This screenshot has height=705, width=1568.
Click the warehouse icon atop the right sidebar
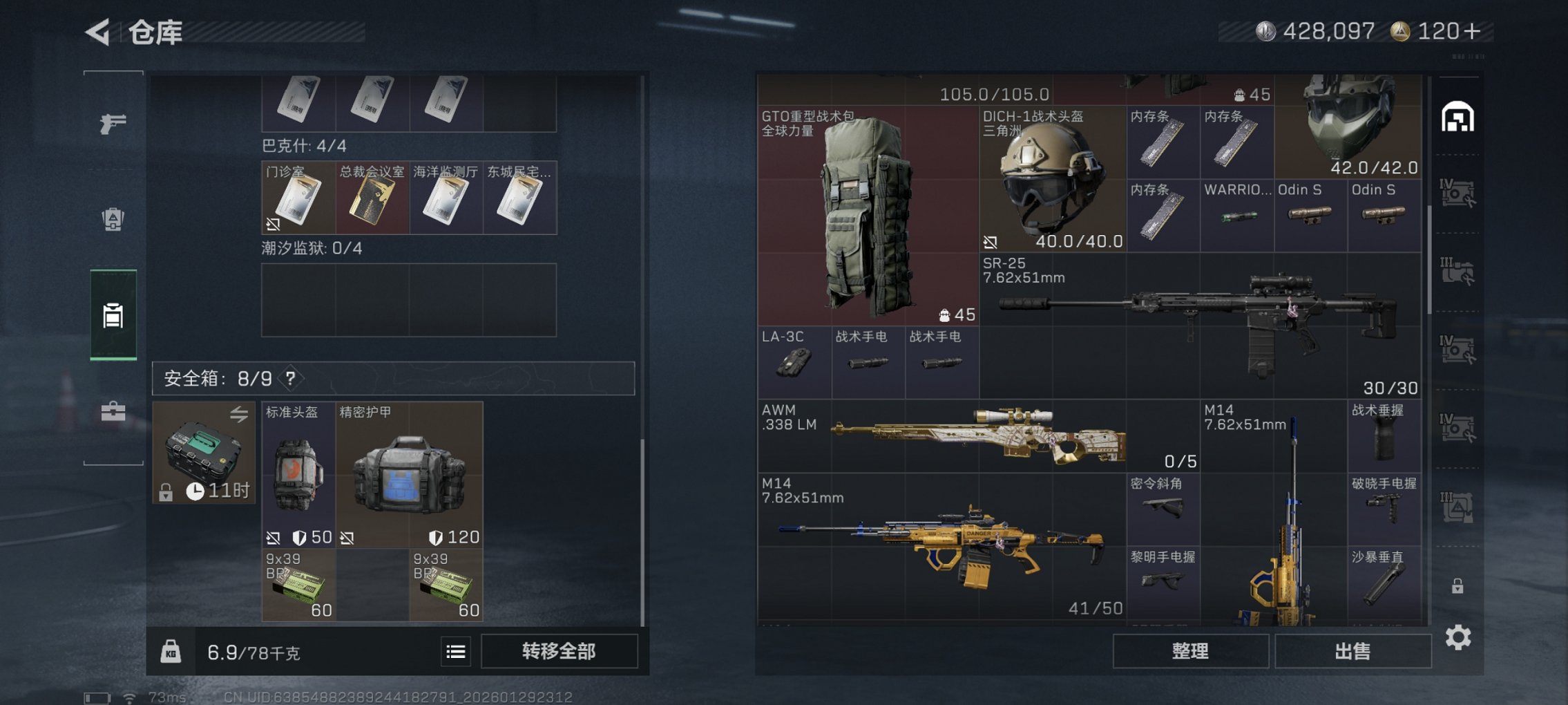tap(1457, 117)
